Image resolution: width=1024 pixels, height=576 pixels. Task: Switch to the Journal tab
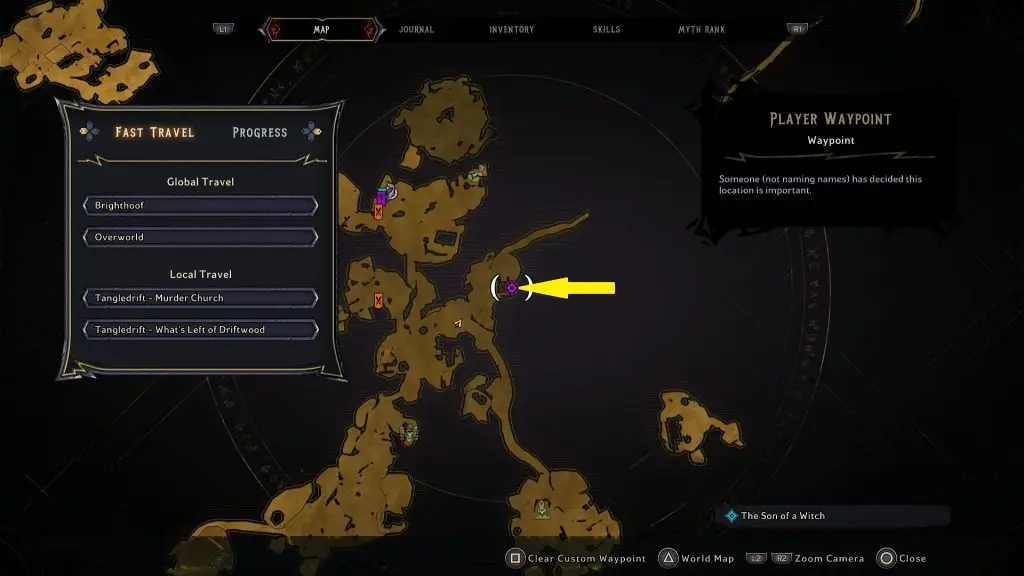click(416, 30)
